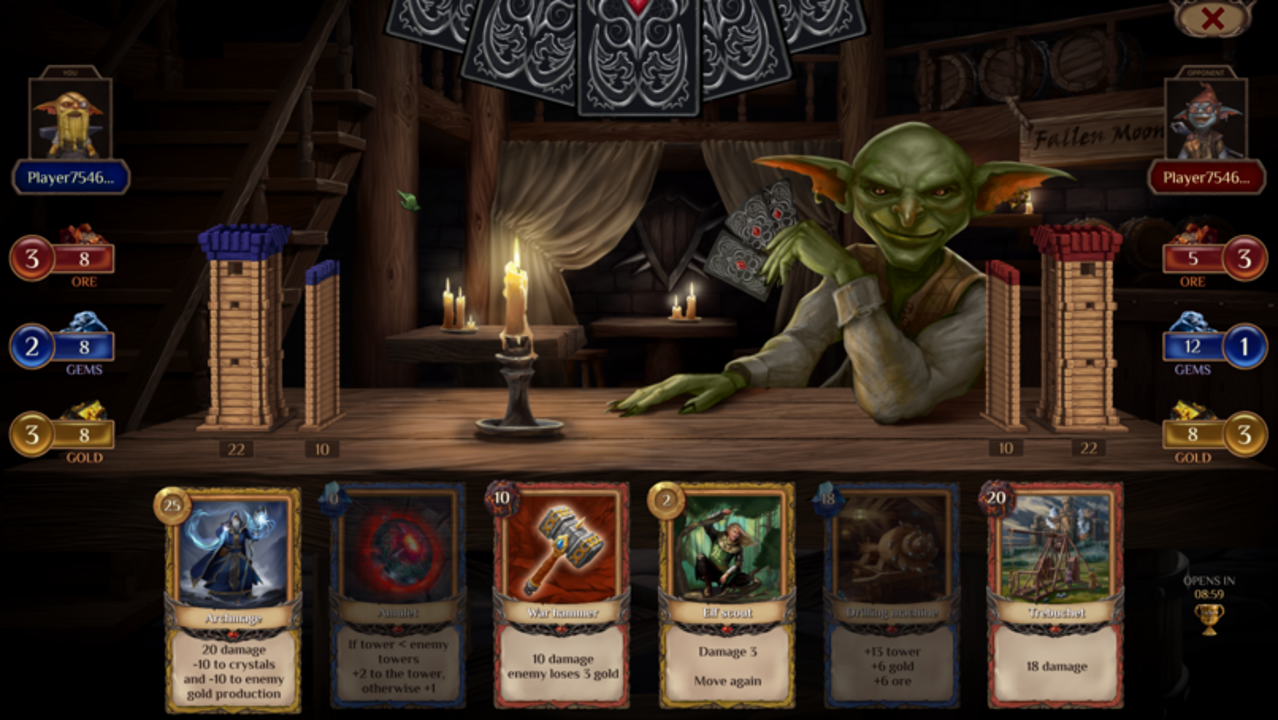
Task: Select the Drilling machine card
Action: coord(891,597)
